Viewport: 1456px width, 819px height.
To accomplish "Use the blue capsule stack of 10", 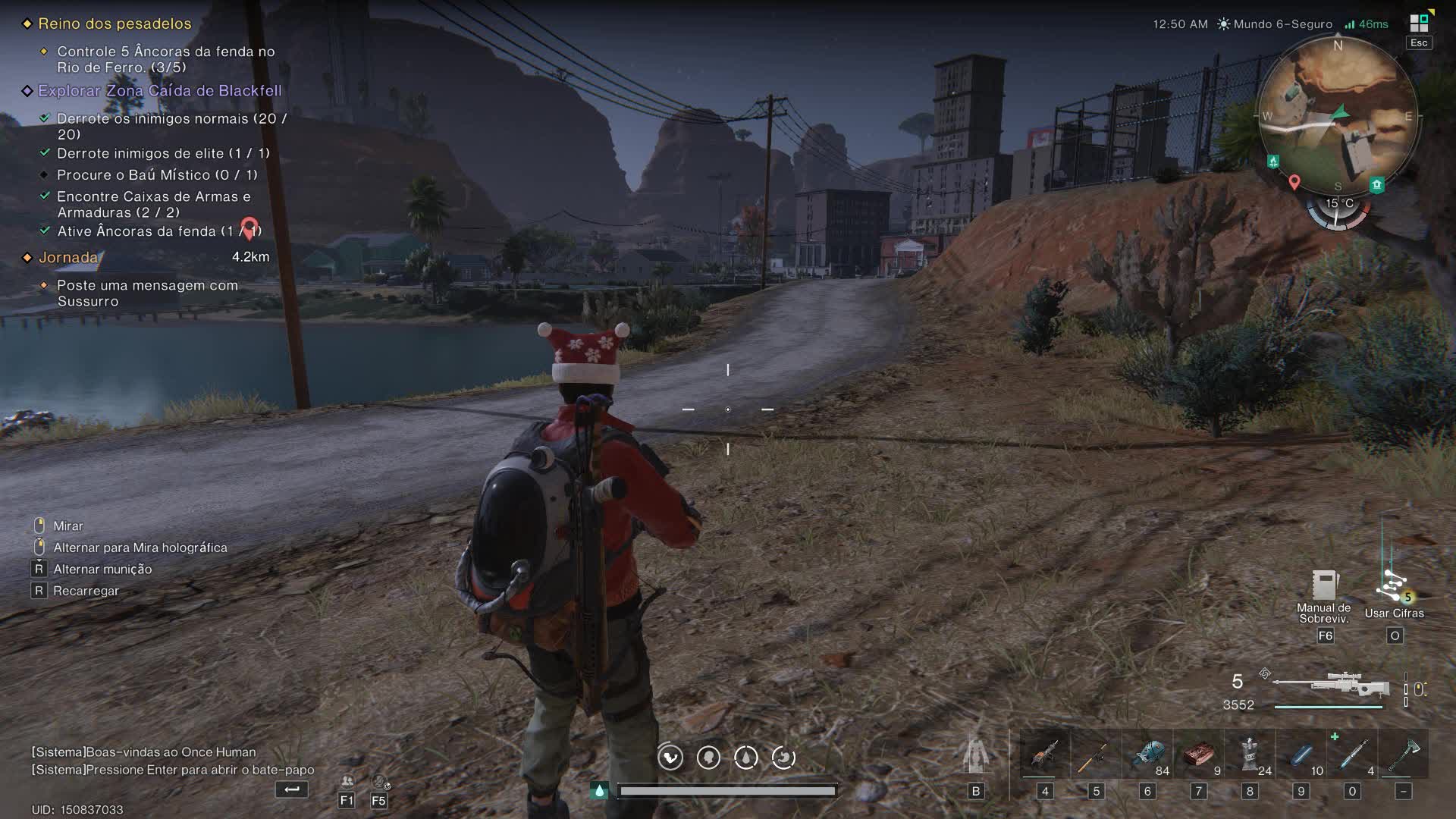I will click(x=1301, y=755).
